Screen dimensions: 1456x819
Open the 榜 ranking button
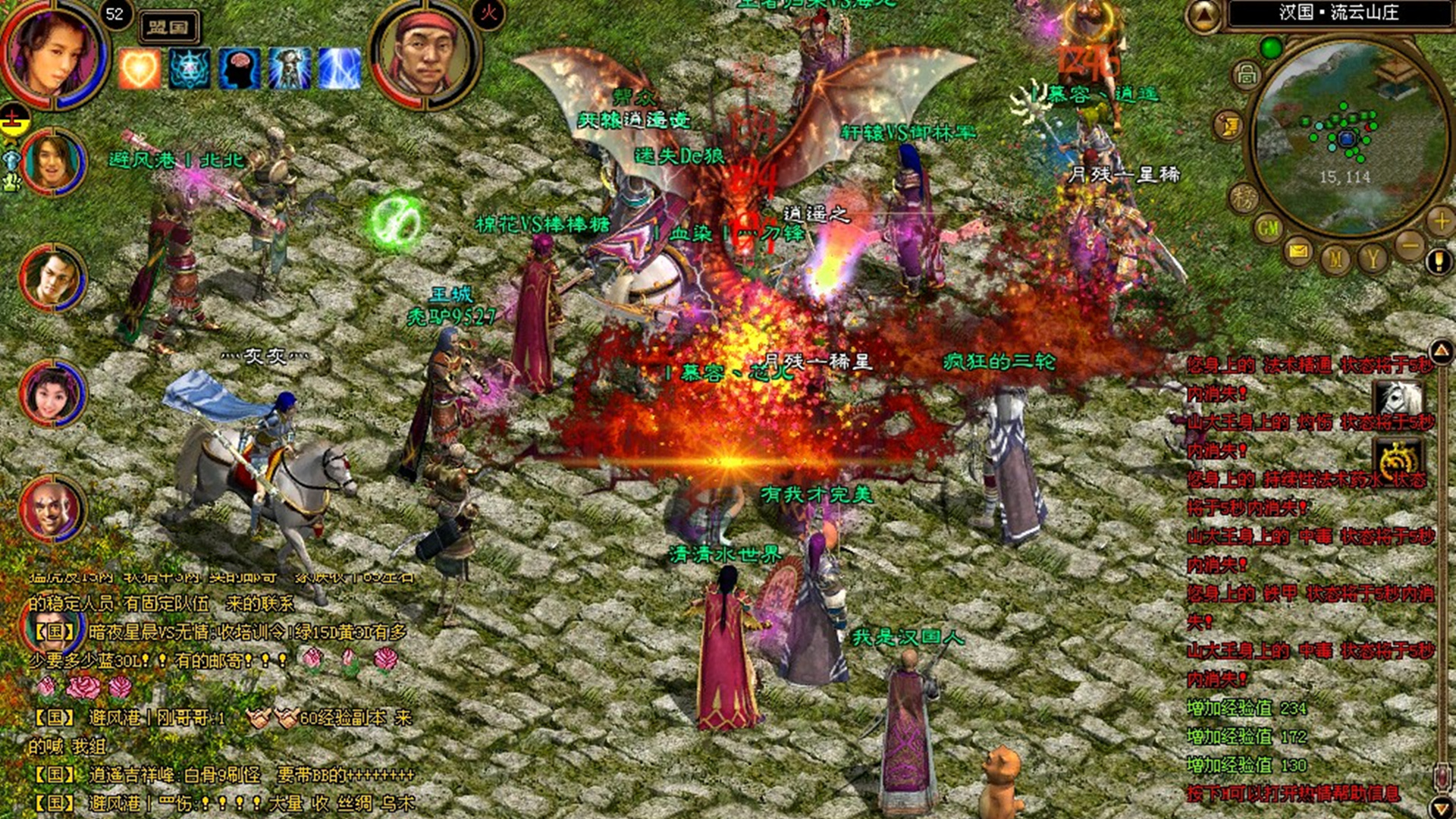1244,197
